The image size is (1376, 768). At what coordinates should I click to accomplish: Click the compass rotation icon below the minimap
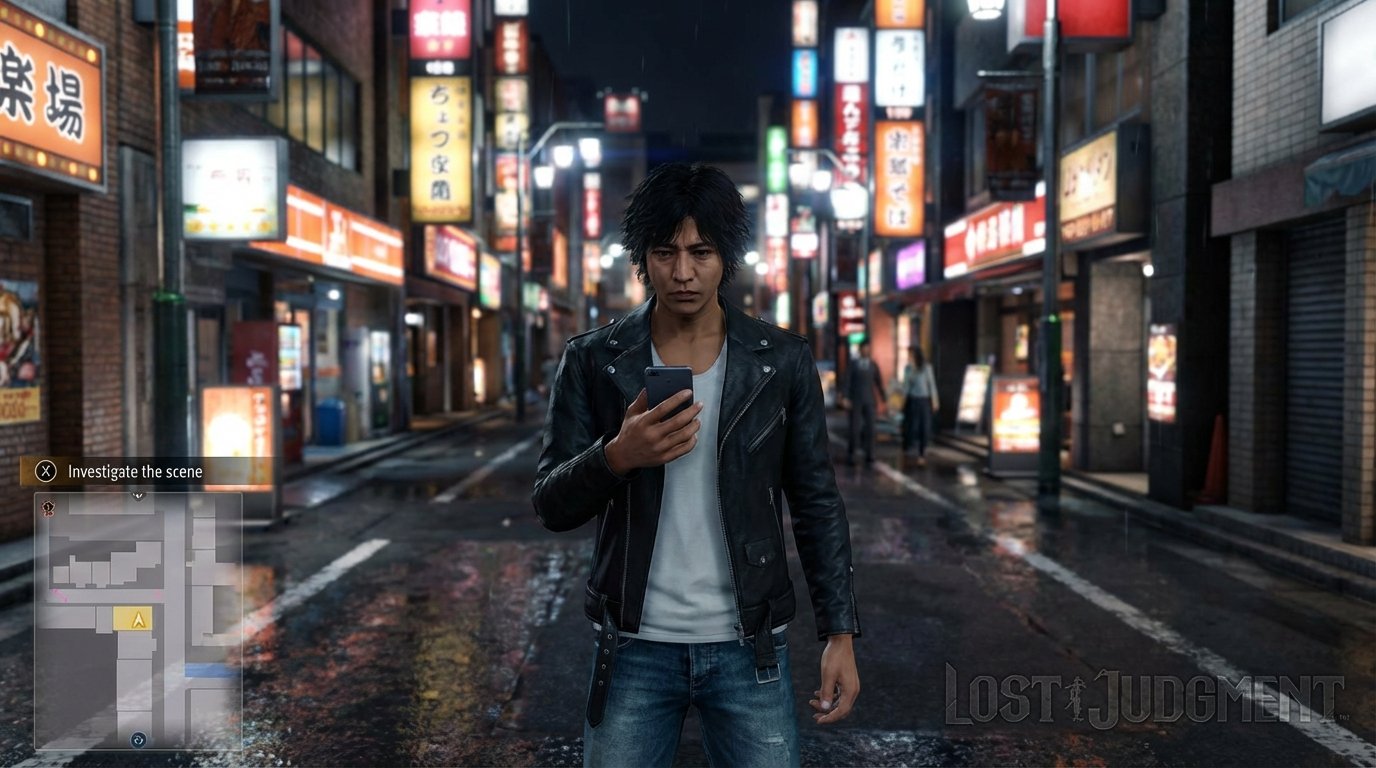click(x=137, y=741)
